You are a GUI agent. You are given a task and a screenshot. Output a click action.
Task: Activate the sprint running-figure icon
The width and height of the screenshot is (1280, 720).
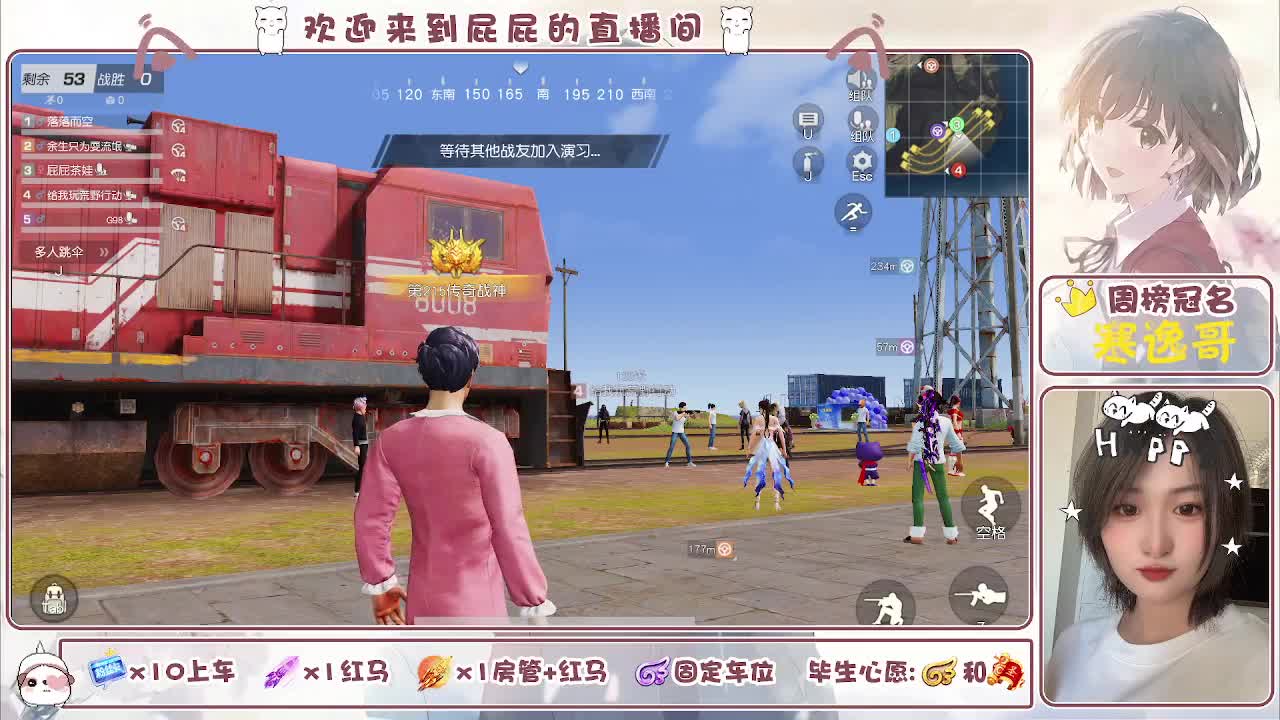click(854, 212)
